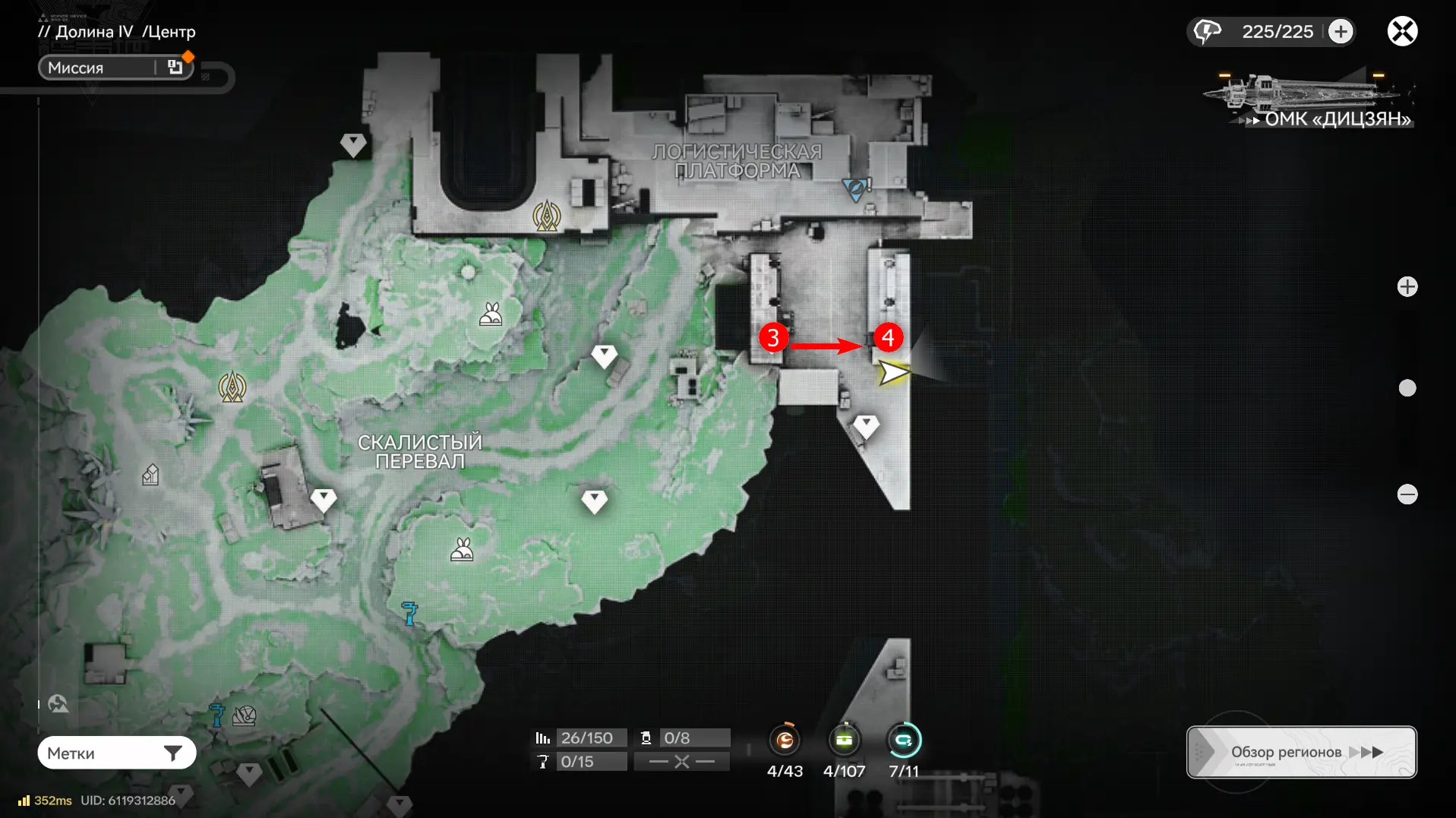Open the Миссия mission tracker
Image resolution: width=1456 pixels, height=818 pixels.
point(115,68)
